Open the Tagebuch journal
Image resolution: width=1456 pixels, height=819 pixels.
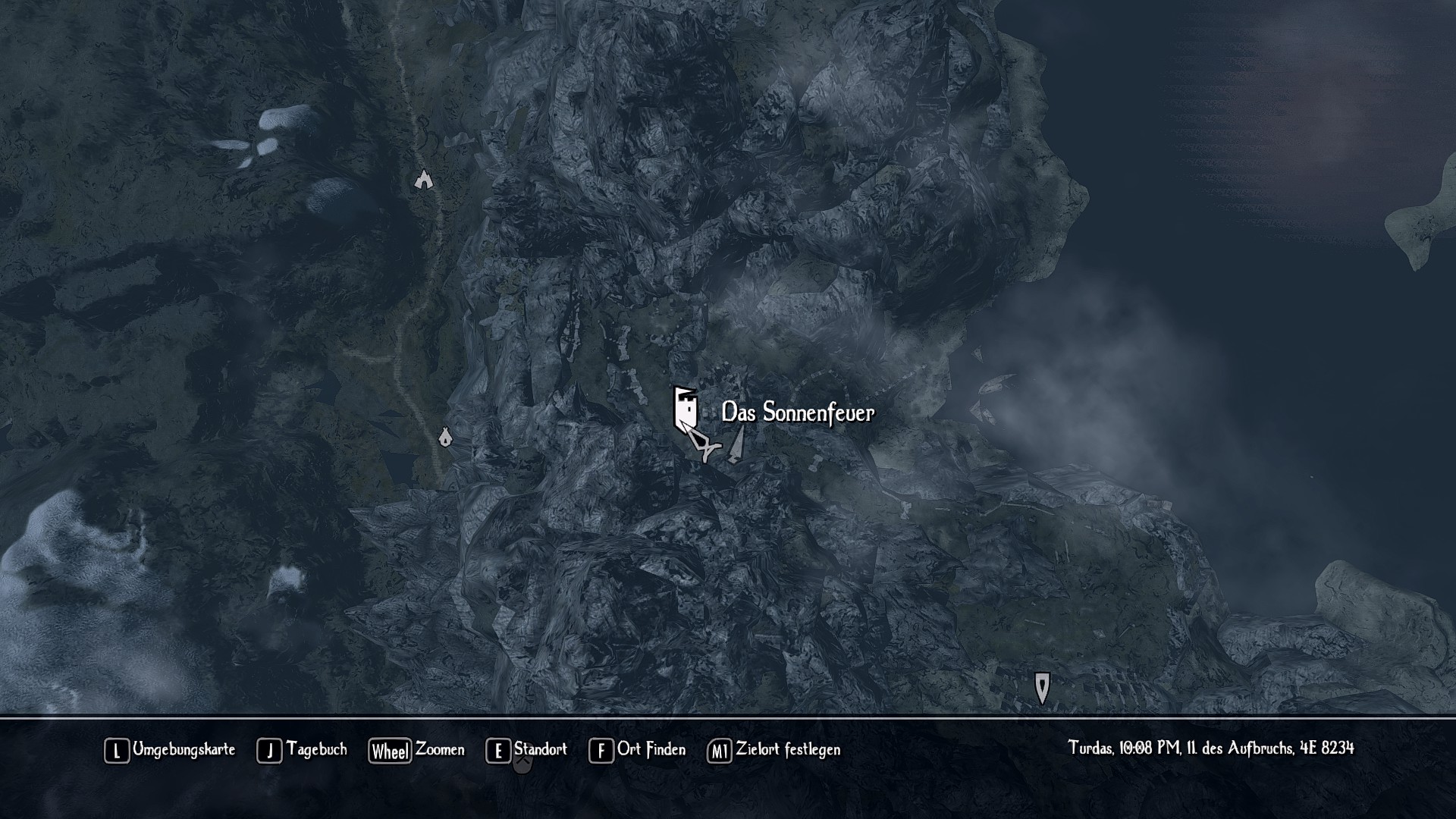click(x=302, y=750)
